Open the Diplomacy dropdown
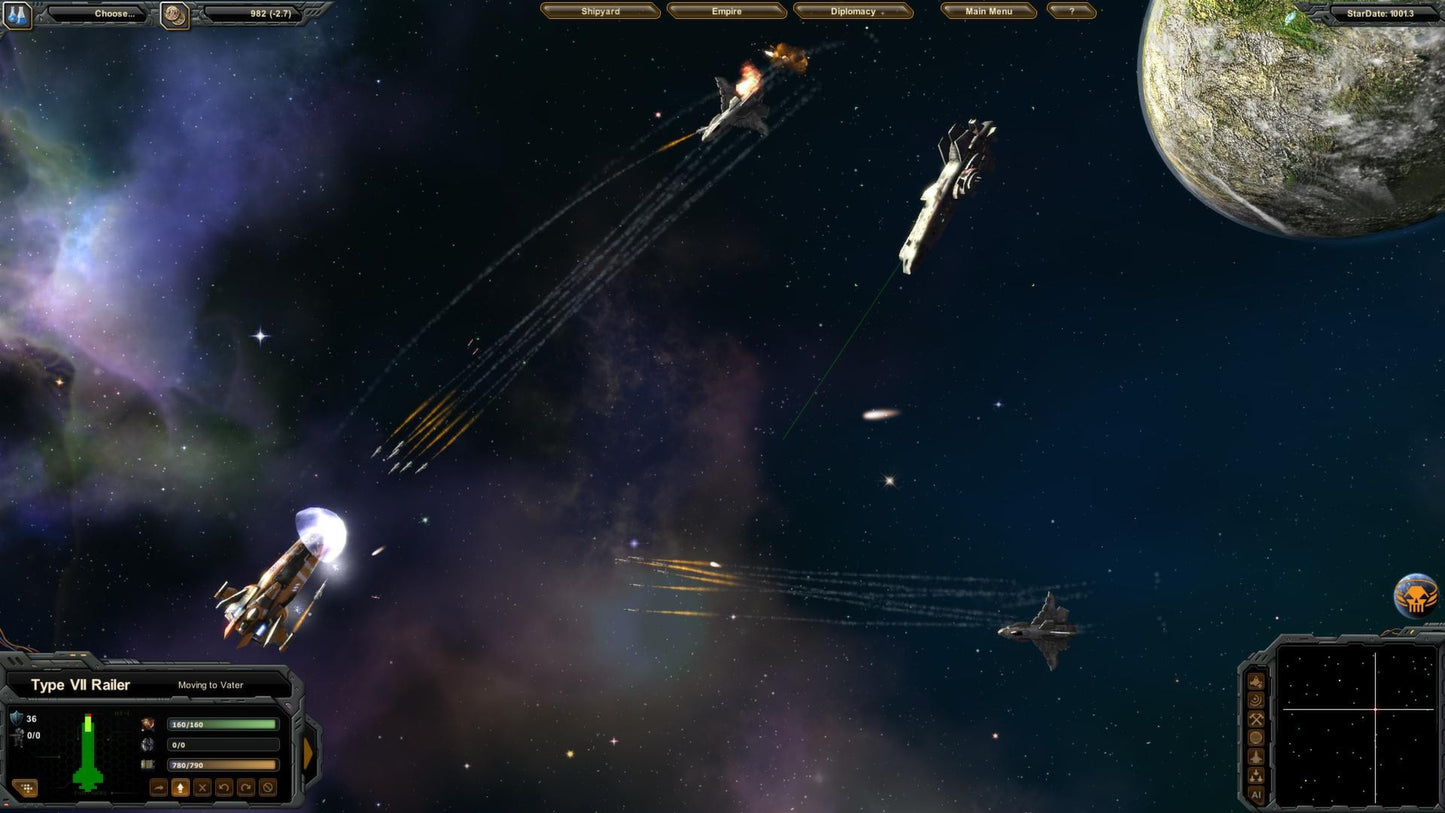This screenshot has width=1445, height=813. click(852, 11)
